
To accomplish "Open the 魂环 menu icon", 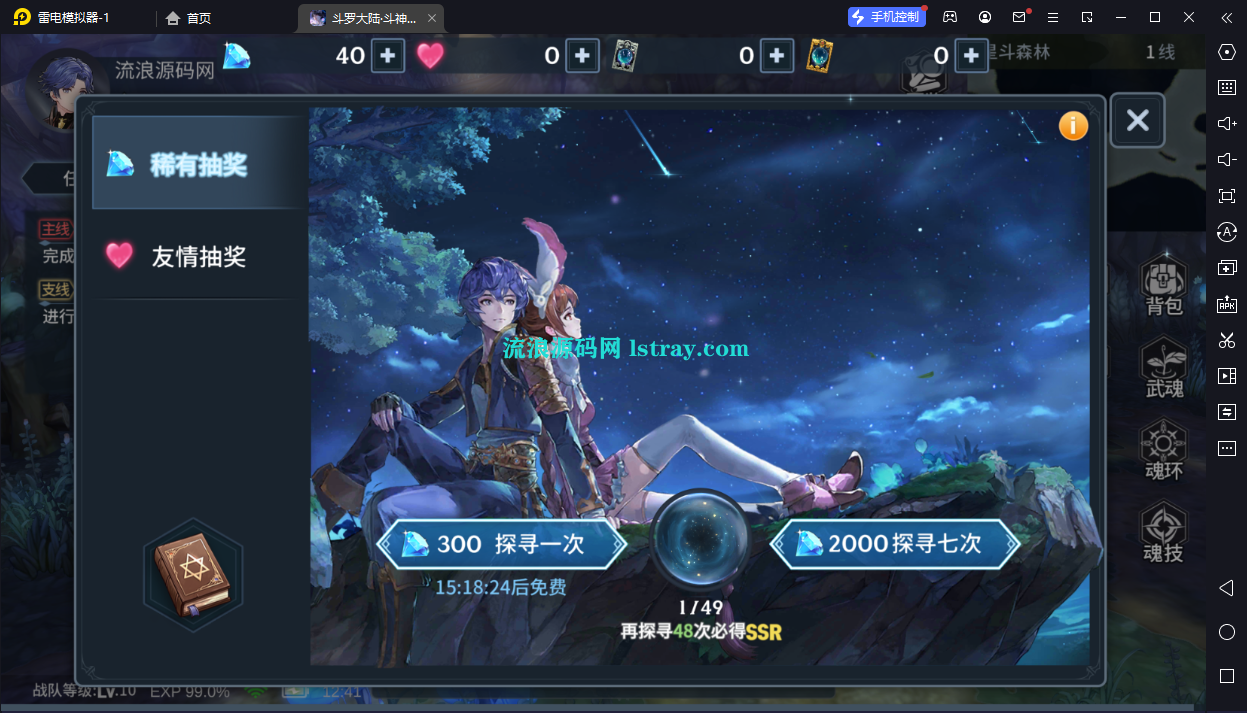I will coord(1164,451).
